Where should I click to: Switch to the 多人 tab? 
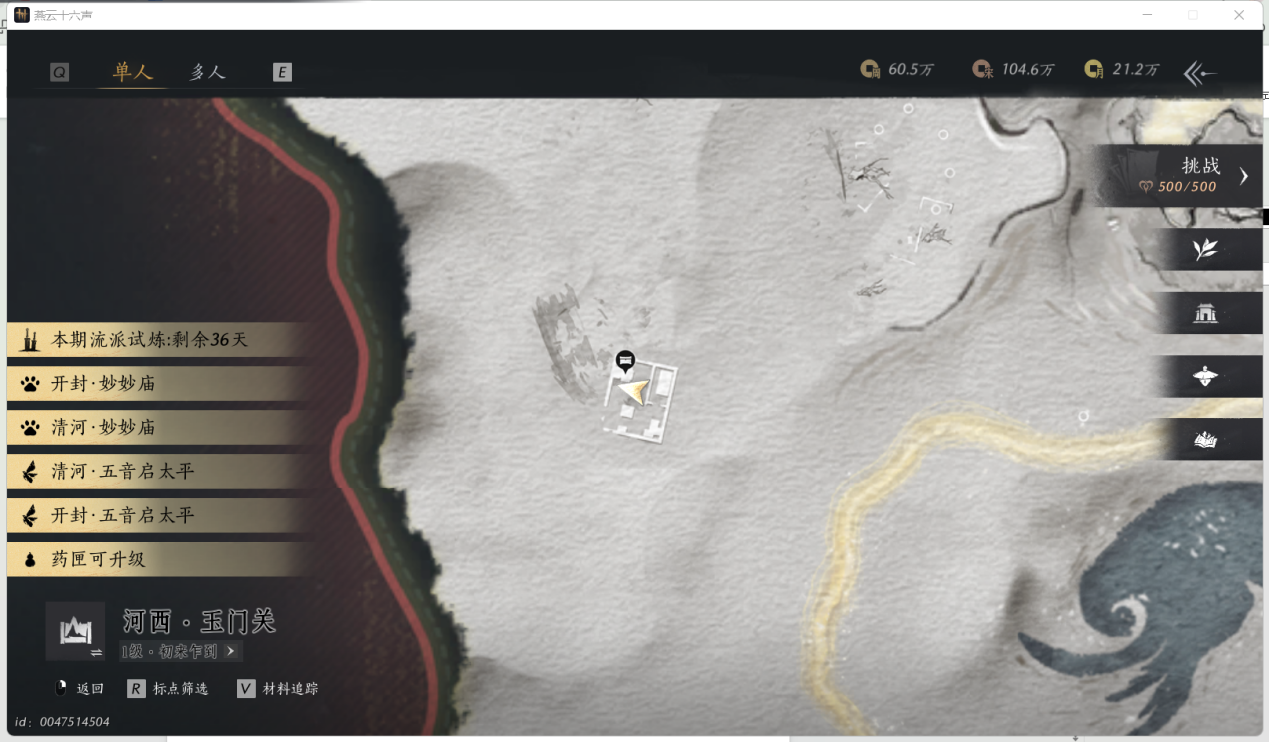208,72
